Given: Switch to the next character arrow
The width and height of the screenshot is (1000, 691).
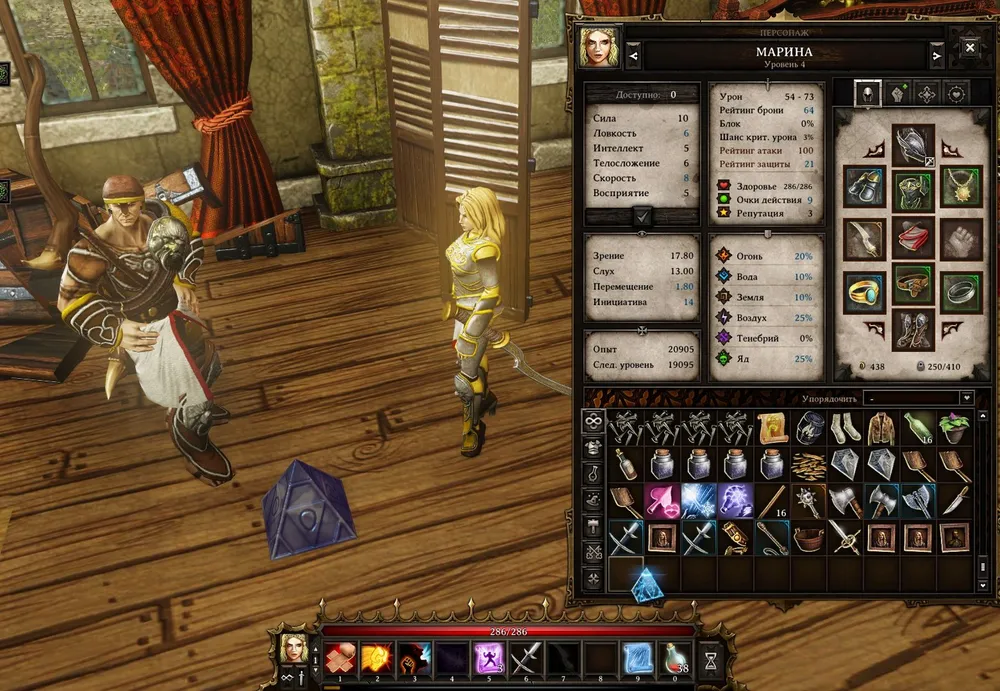Looking at the screenshot, I should pos(936,56).
